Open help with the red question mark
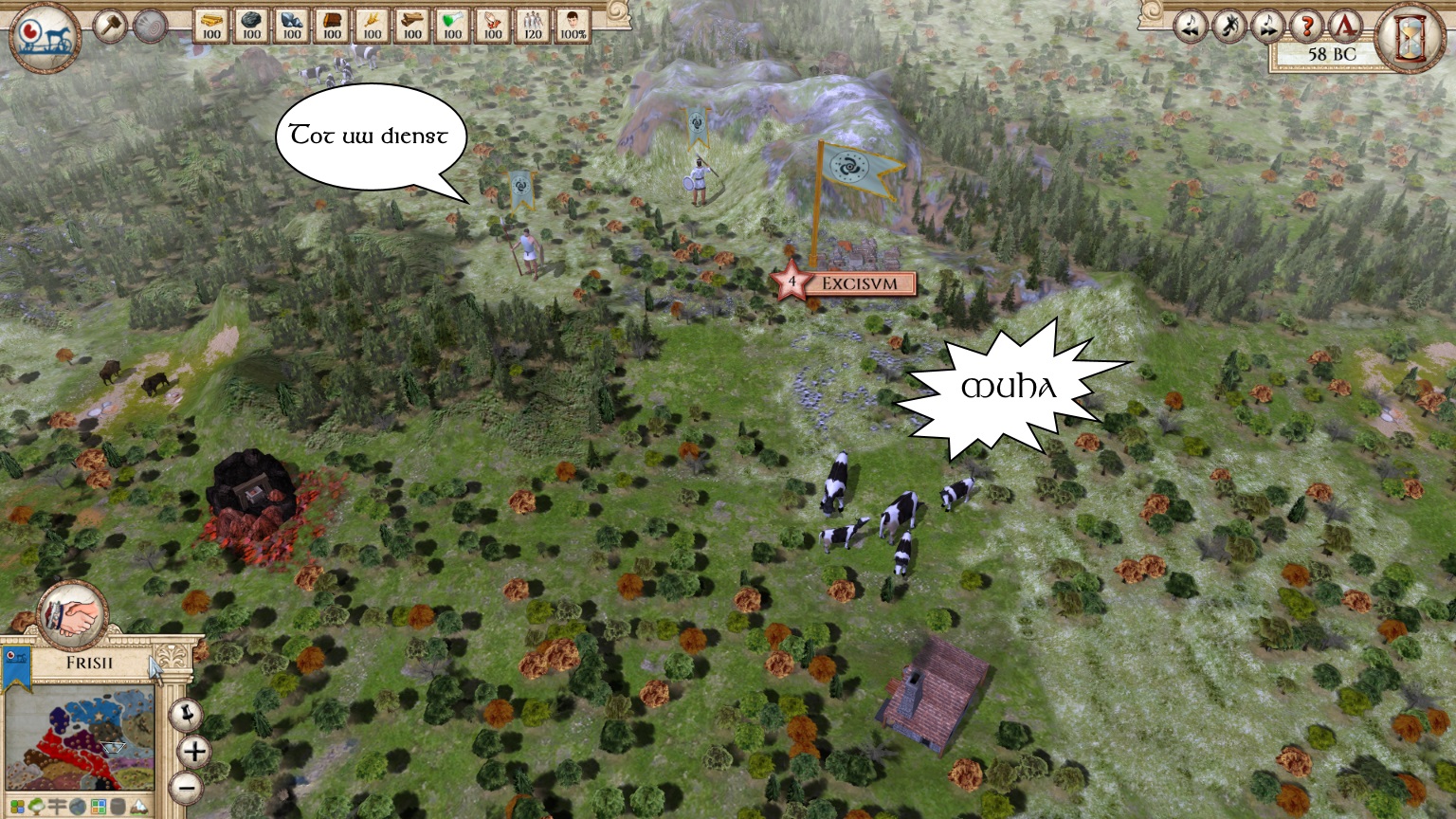This screenshot has width=1456, height=819. [x=1306, y=26]
